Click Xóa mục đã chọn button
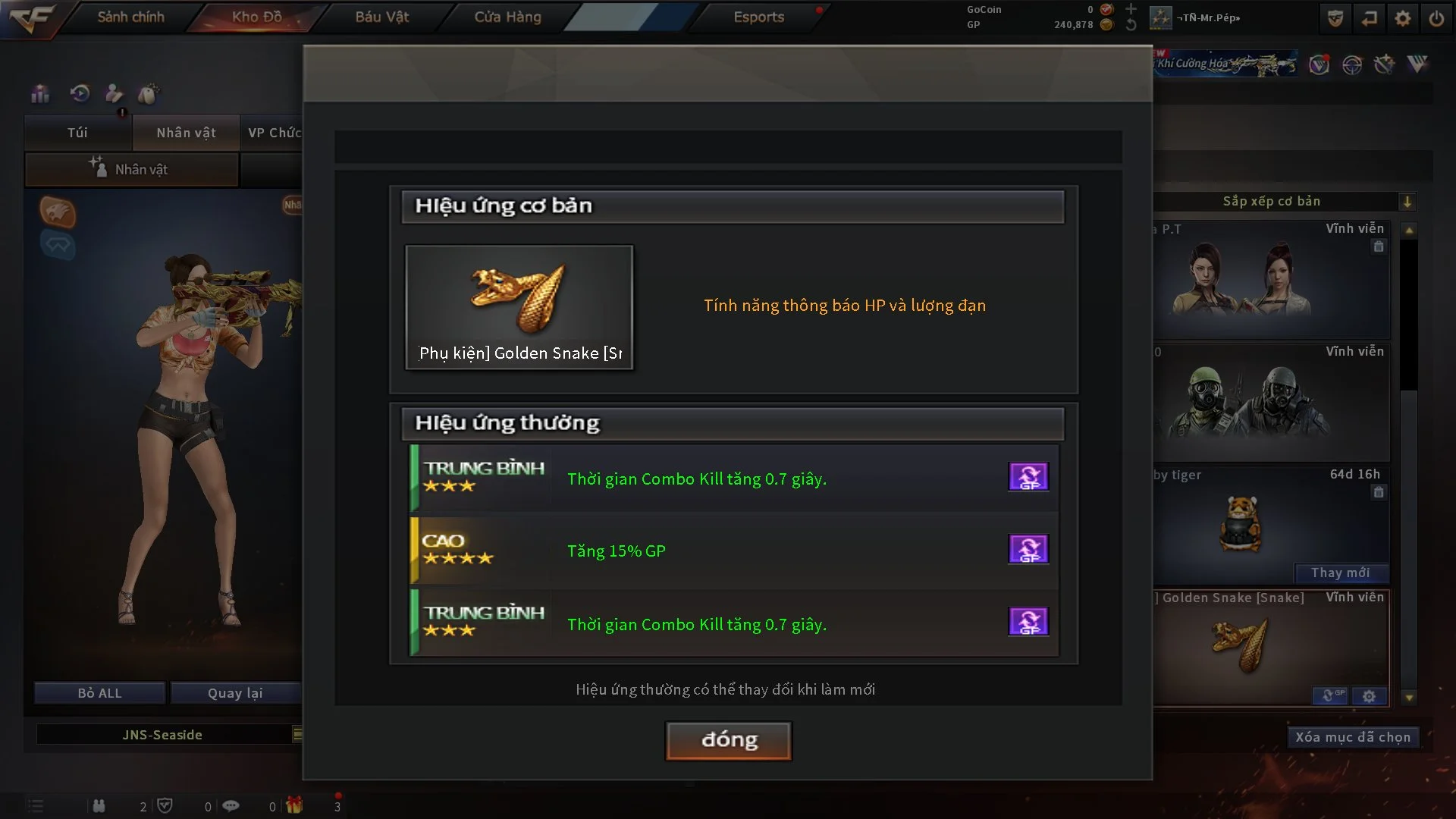Image resolution: width=1456 pixels, height=819 pixels. click(1352, 737)
